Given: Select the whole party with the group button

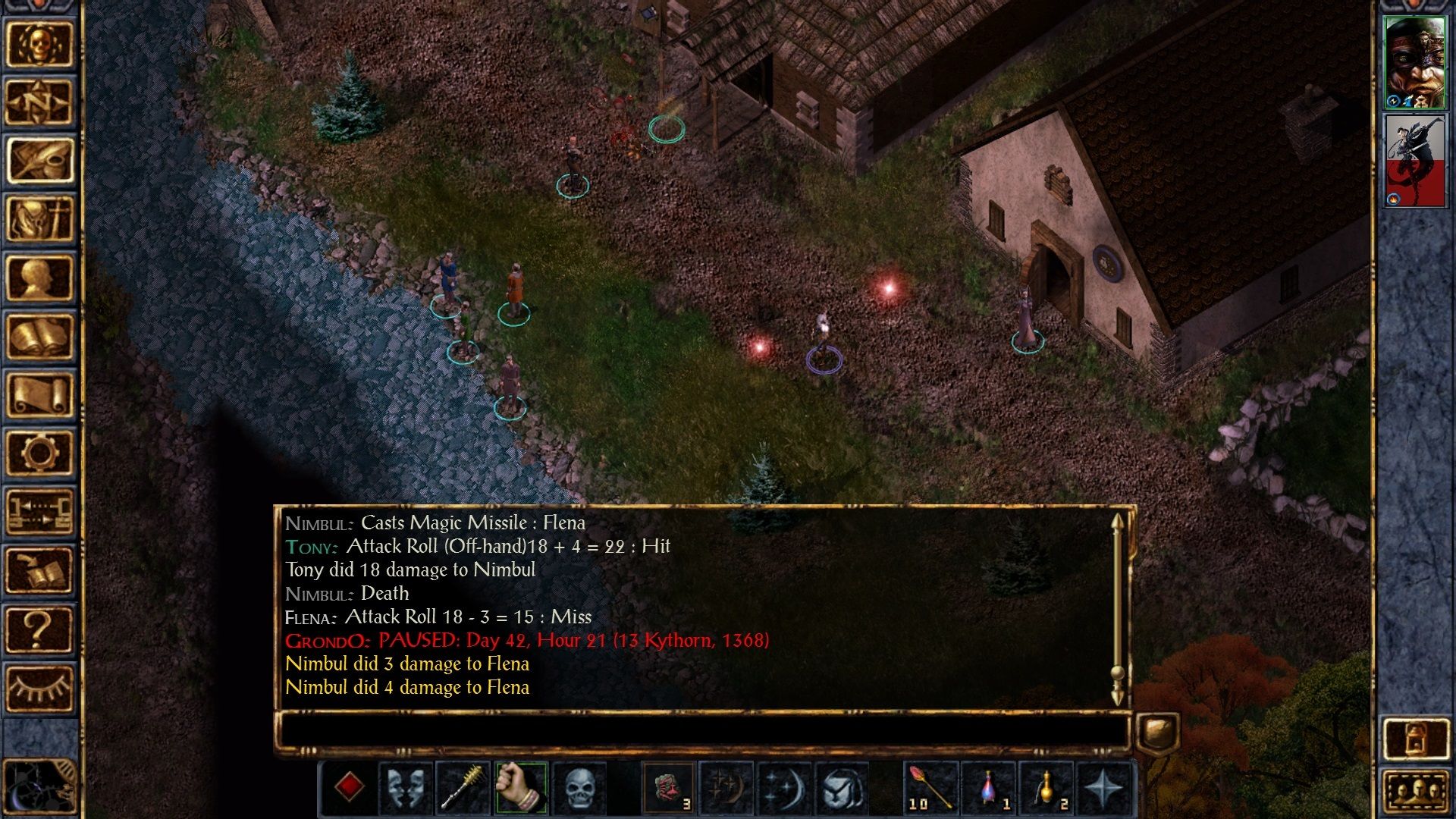Looking at the screenshot, I should (1415, 792).
